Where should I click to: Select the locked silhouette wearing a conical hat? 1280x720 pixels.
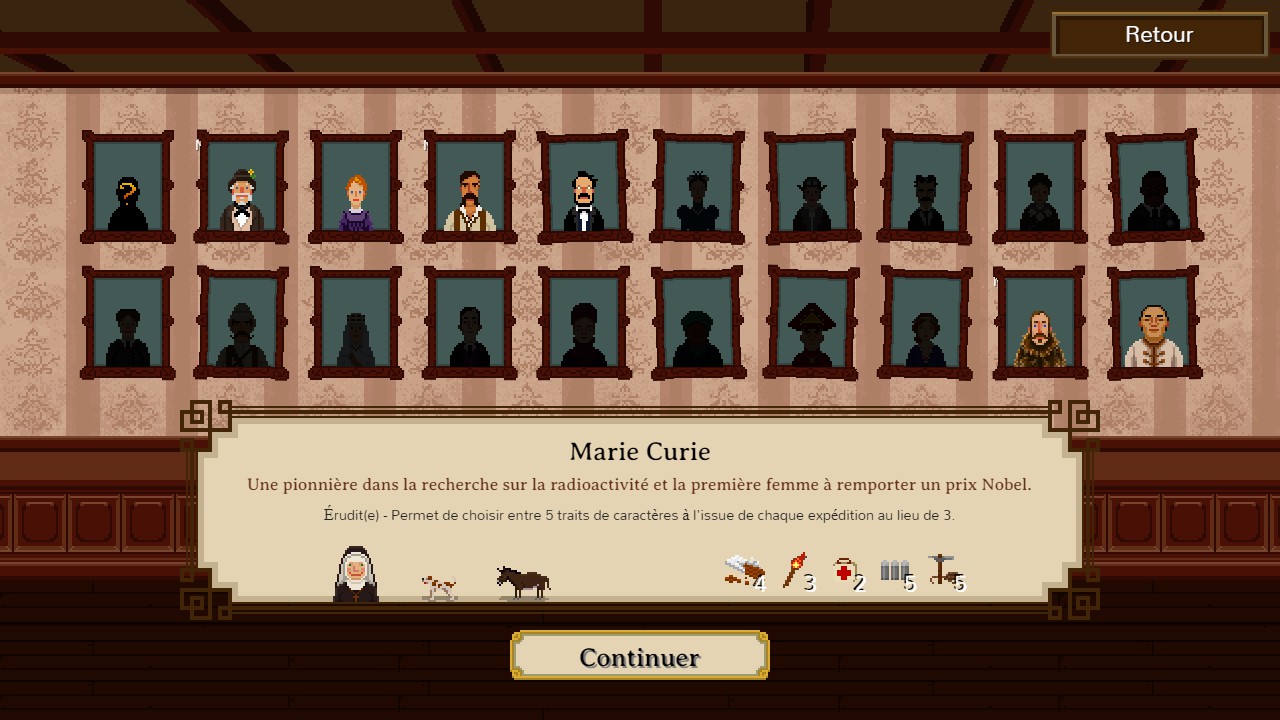(811, 324)
